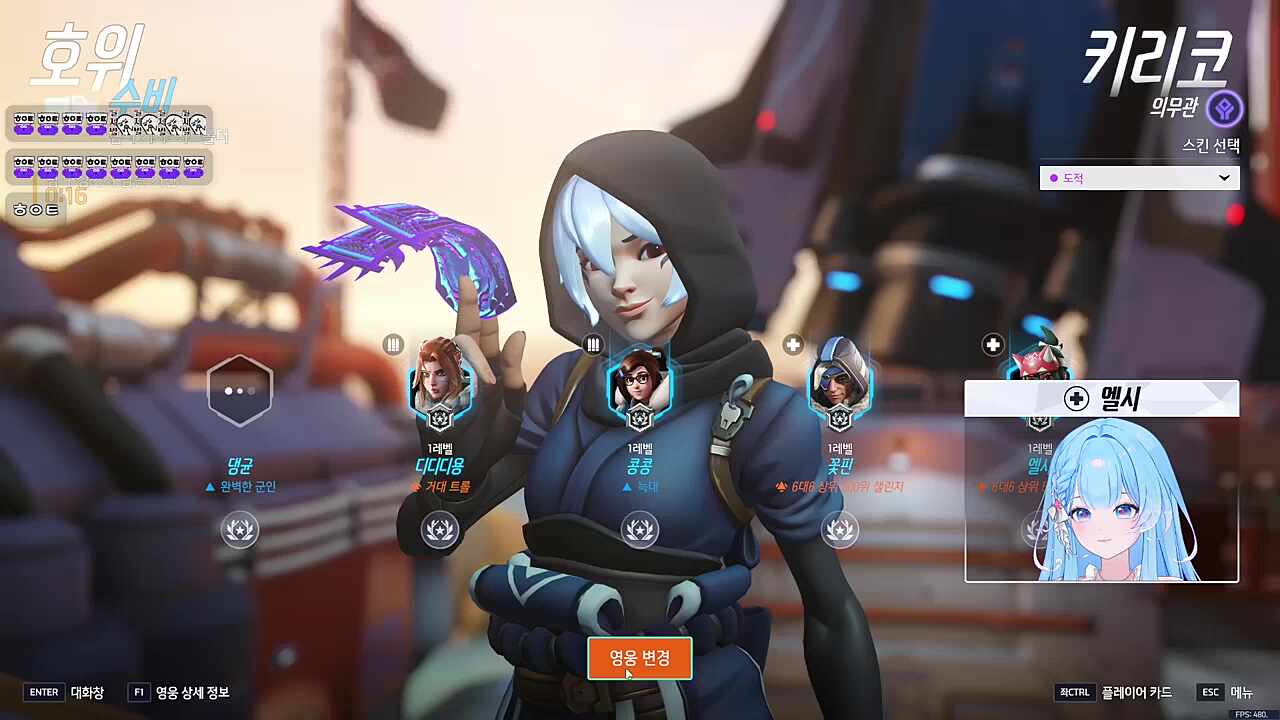1280x720 pixels.
Task: Click the plus icon above 꽃핀's portrait
Action: pyautogui.click(x=792, y=344)
